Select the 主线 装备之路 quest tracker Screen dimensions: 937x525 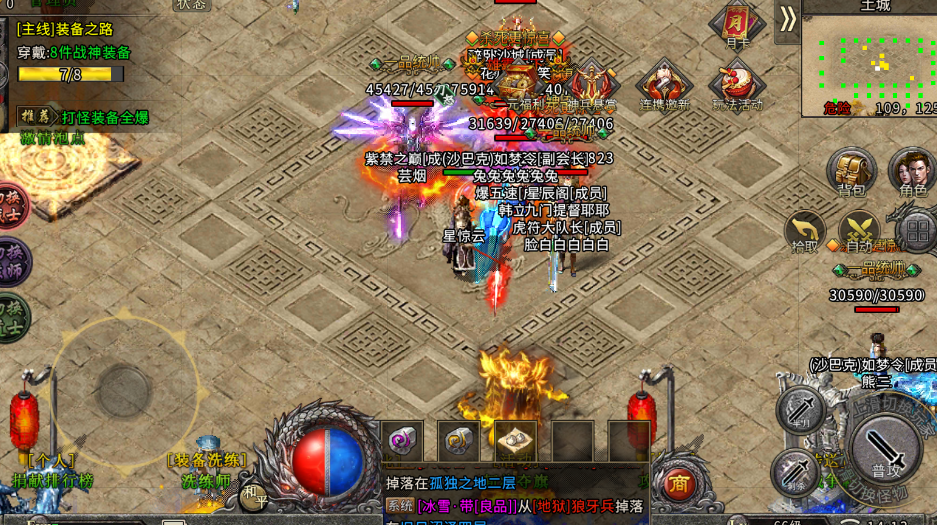pyautogui.click(x=72, y=30)
